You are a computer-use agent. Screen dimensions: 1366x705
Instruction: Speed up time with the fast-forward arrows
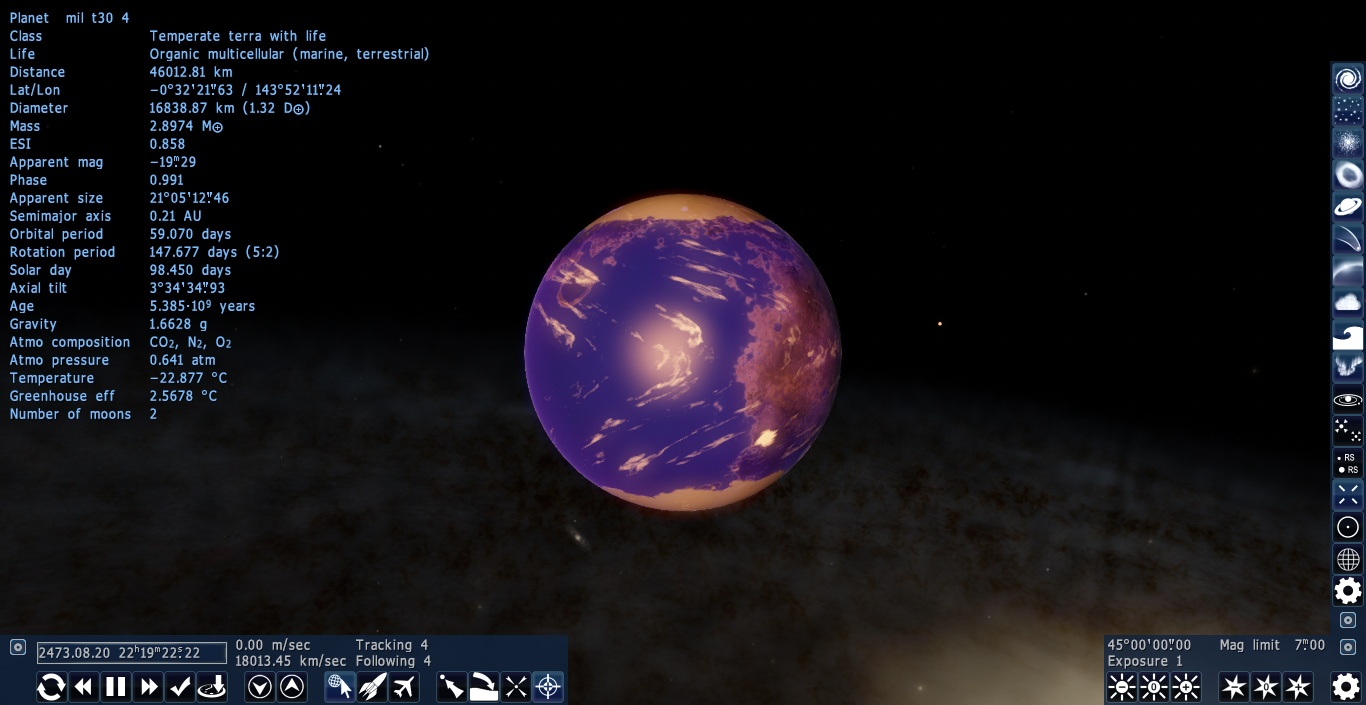click(149, 687)
